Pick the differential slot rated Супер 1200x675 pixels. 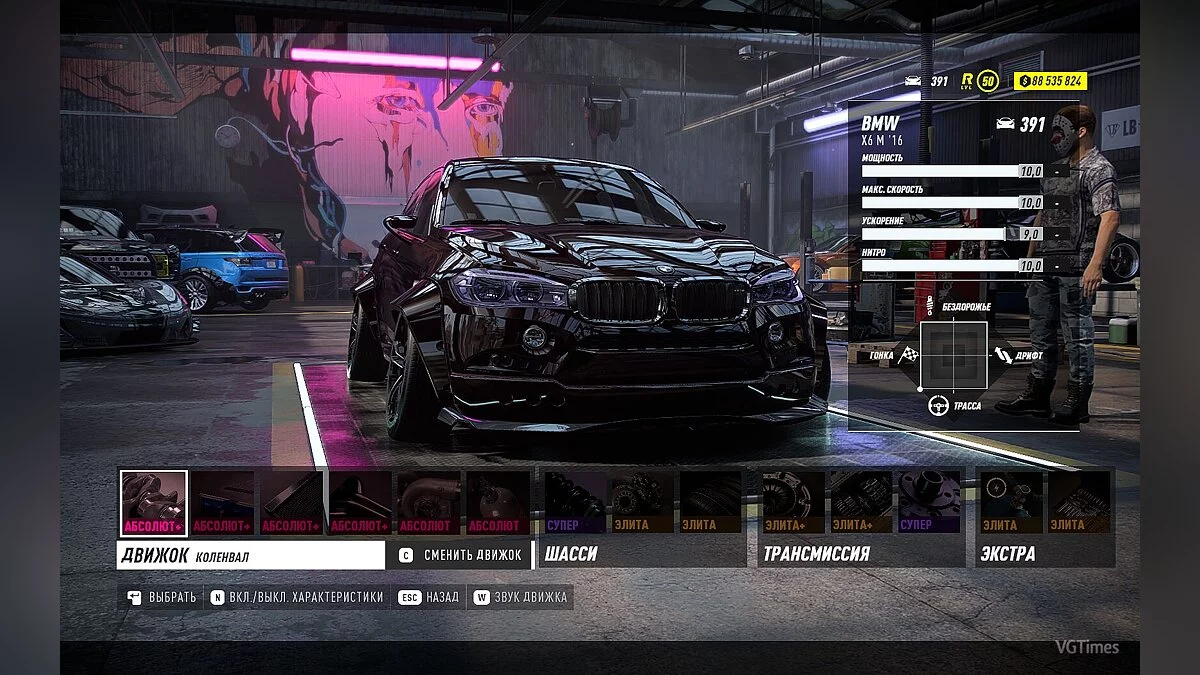pyautogui.click(x=929, y=502)
